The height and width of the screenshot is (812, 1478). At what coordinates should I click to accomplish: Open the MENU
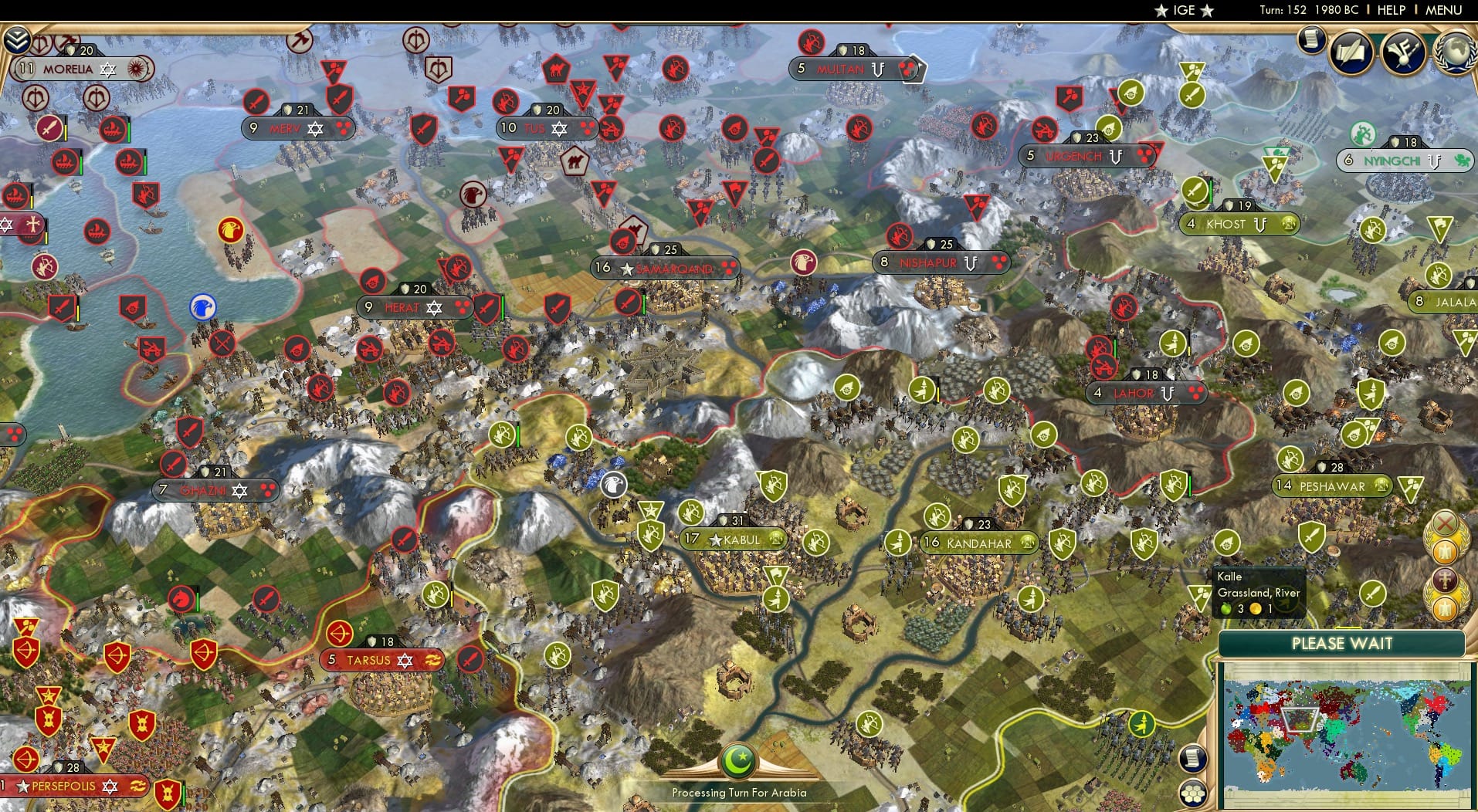pyautogui.click(x=1442, y=10)
